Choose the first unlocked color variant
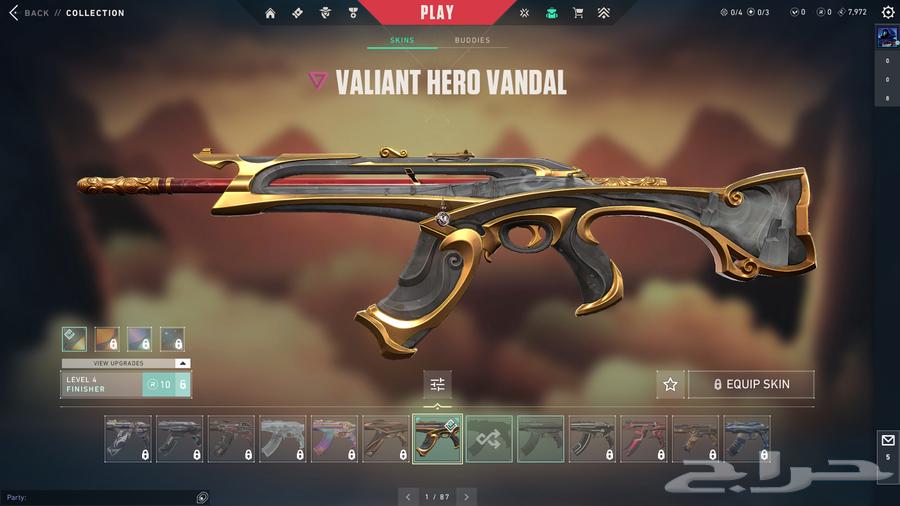 pyautogui.click(x=74, y=339)
